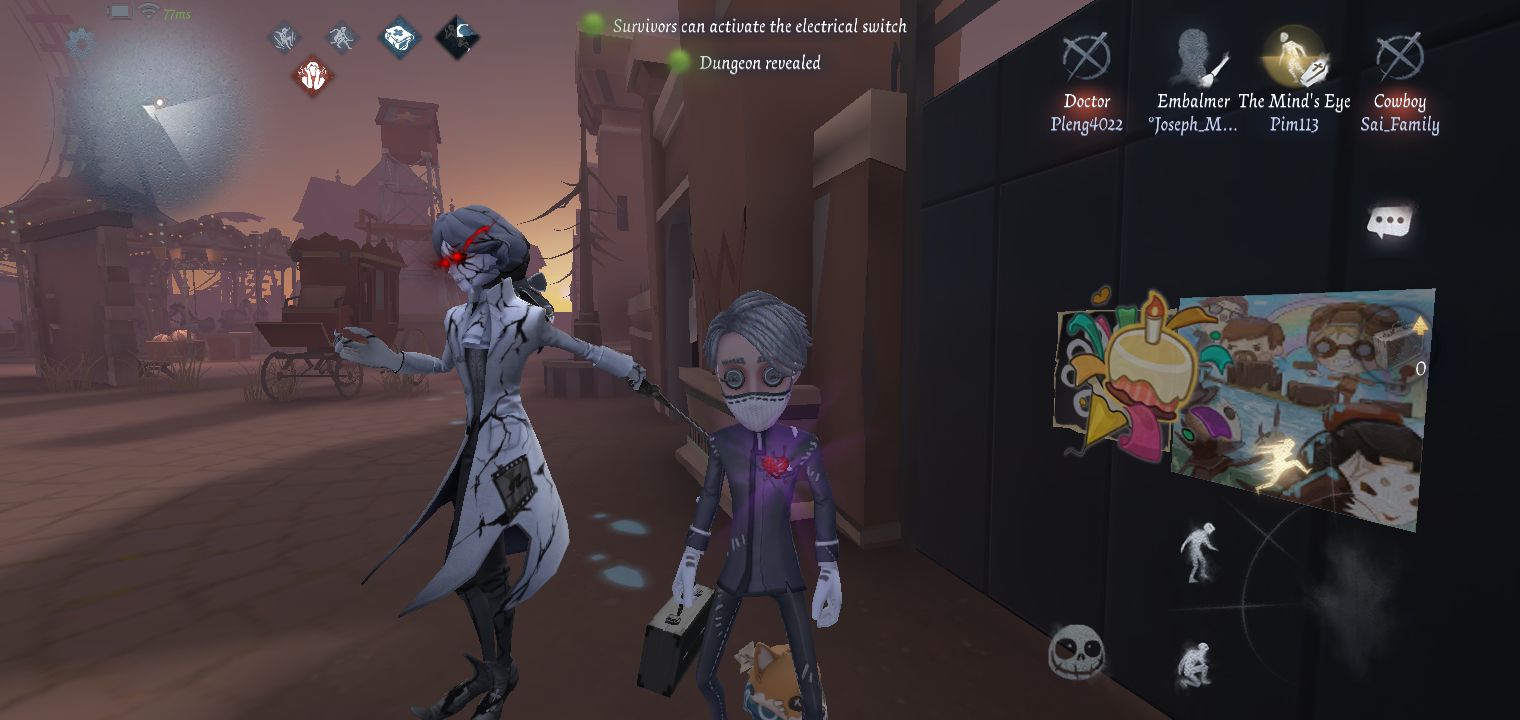1520x720 pixels.
Task: Inspect the crescent moon trait icon
Action: pos(458,38)
